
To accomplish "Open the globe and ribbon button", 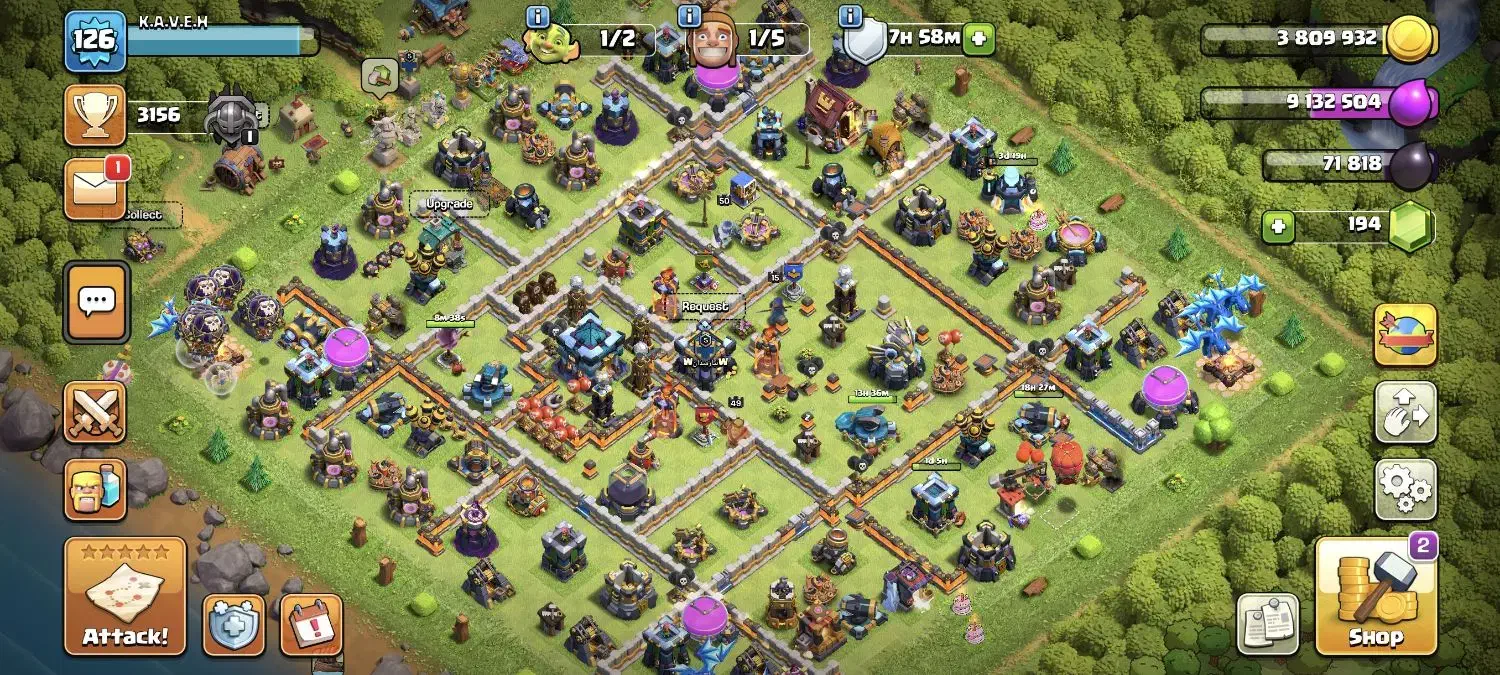I will tap(1405, 335).
